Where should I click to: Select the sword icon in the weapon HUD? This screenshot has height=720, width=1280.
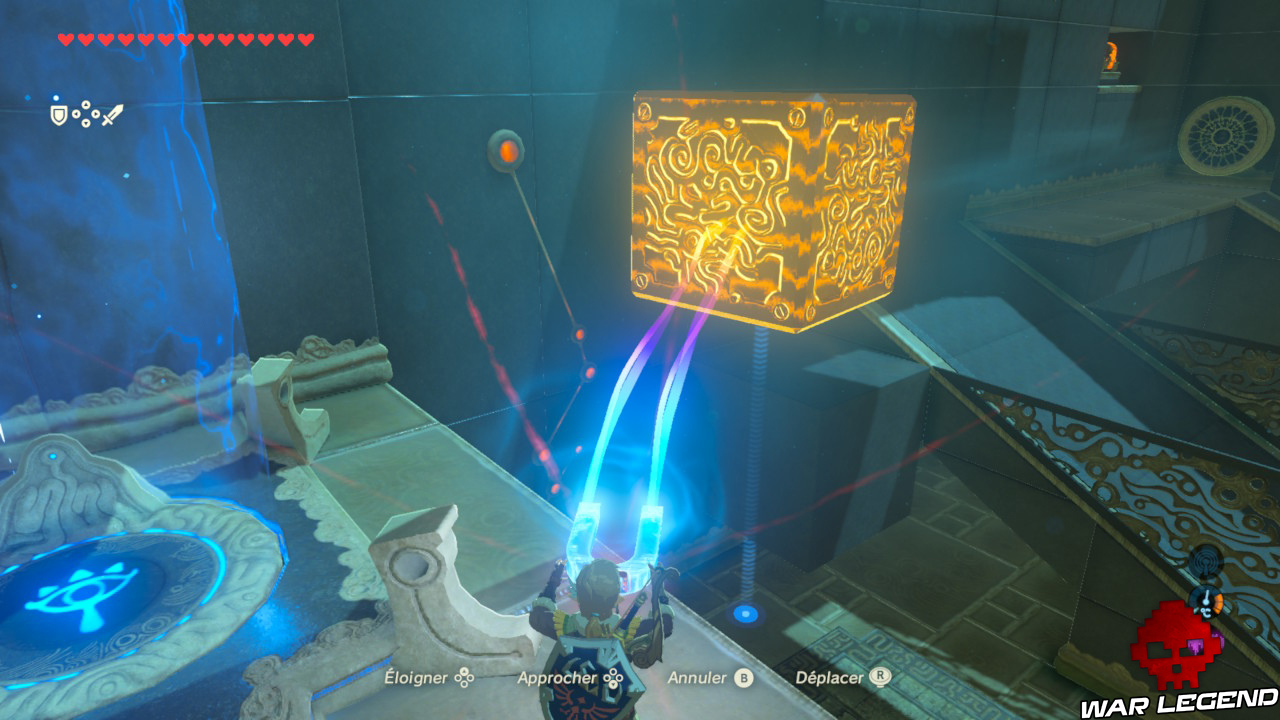tap(112, 114)
